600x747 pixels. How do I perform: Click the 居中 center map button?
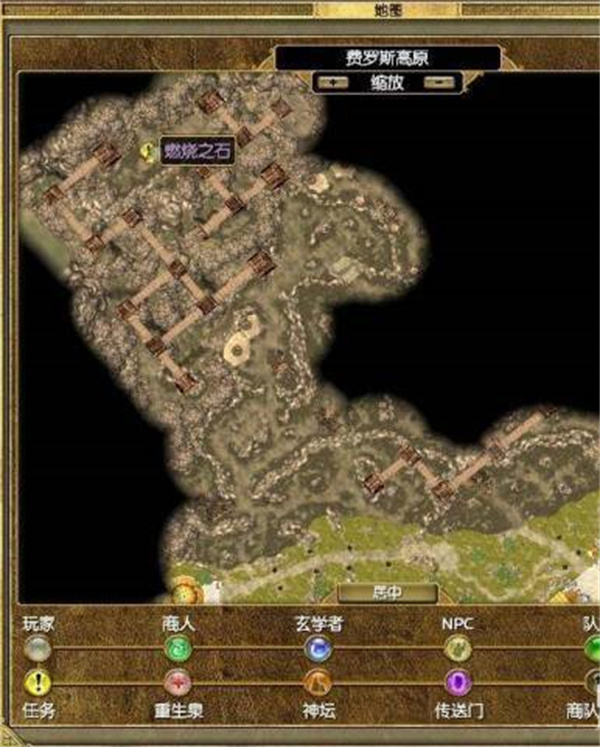coord(387,592)
